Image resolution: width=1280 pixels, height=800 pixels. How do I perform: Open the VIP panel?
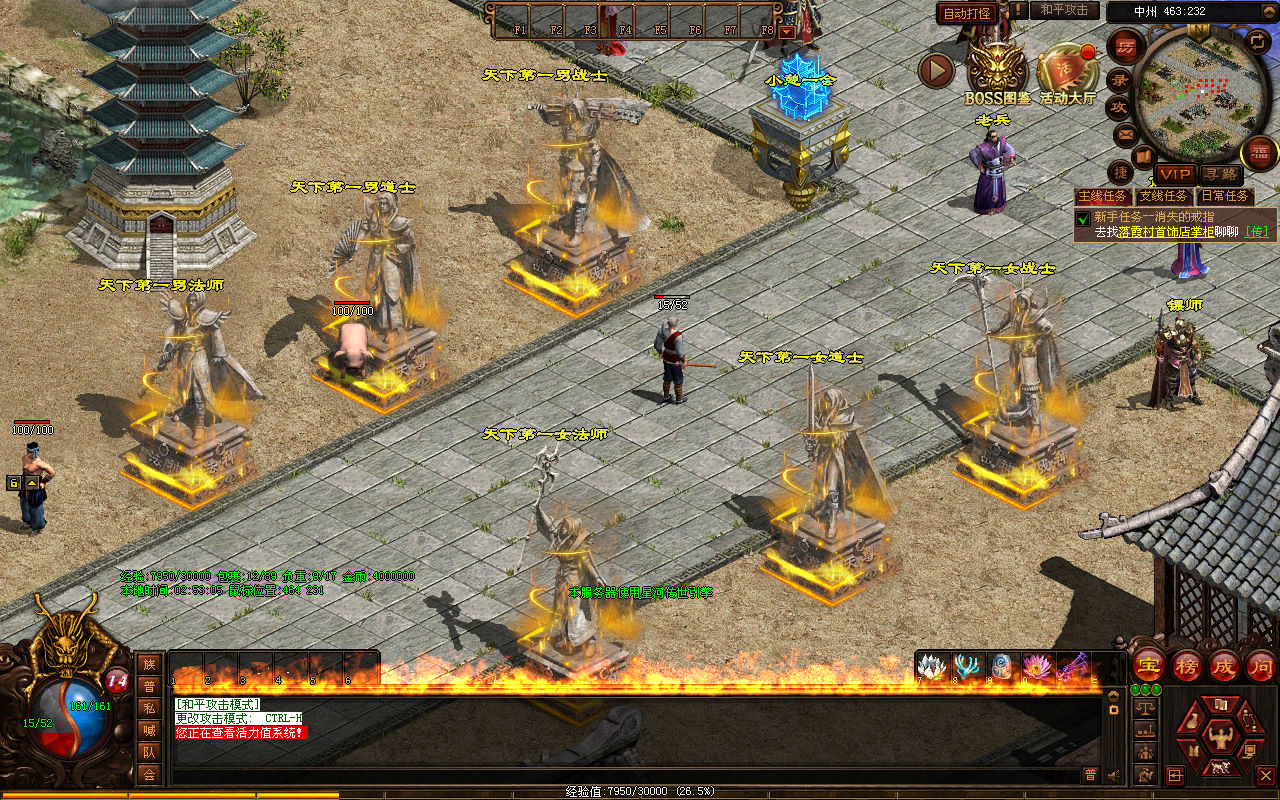pyautogui.click(x=1176, y=174)
